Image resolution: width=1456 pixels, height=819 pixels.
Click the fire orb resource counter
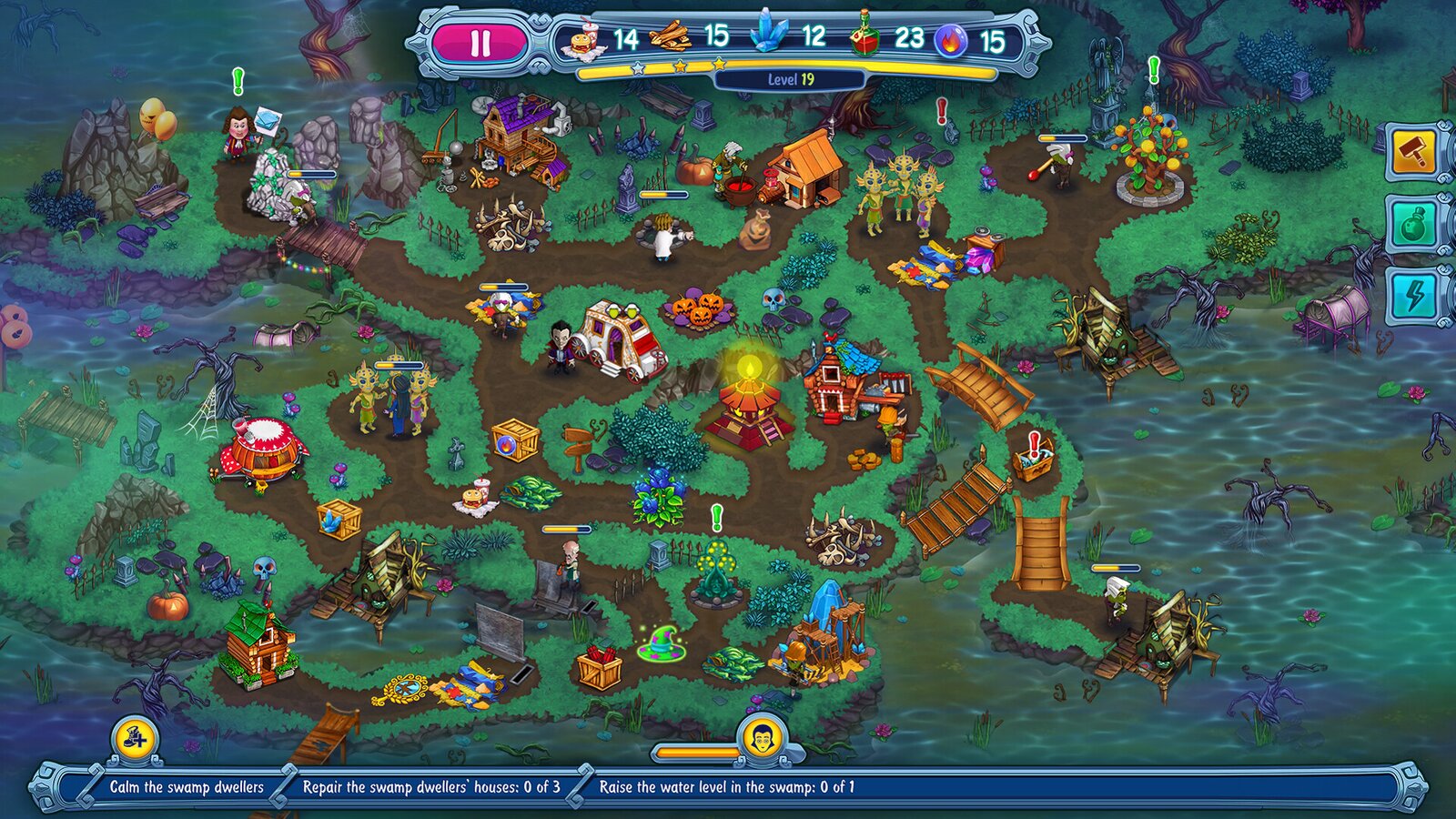pyautogui.click(x=966, y=38)
